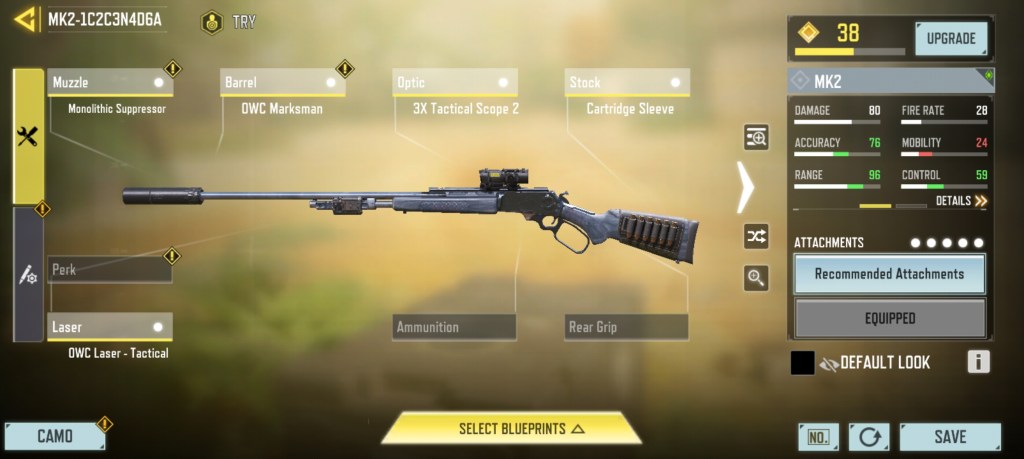Click the reset circular arrow button

tap(868, 437)
